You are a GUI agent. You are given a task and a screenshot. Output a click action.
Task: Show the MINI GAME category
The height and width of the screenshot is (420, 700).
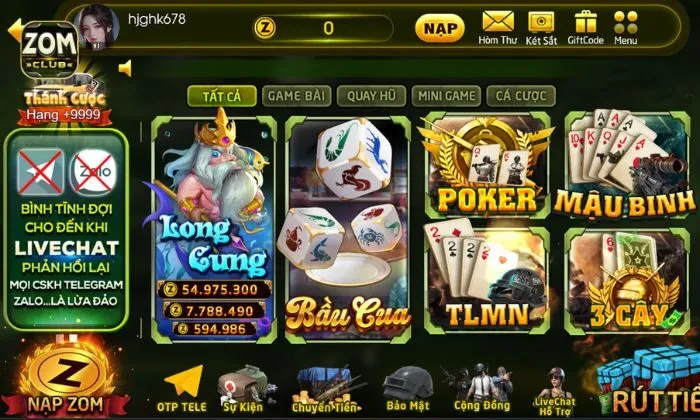(446, 96)
